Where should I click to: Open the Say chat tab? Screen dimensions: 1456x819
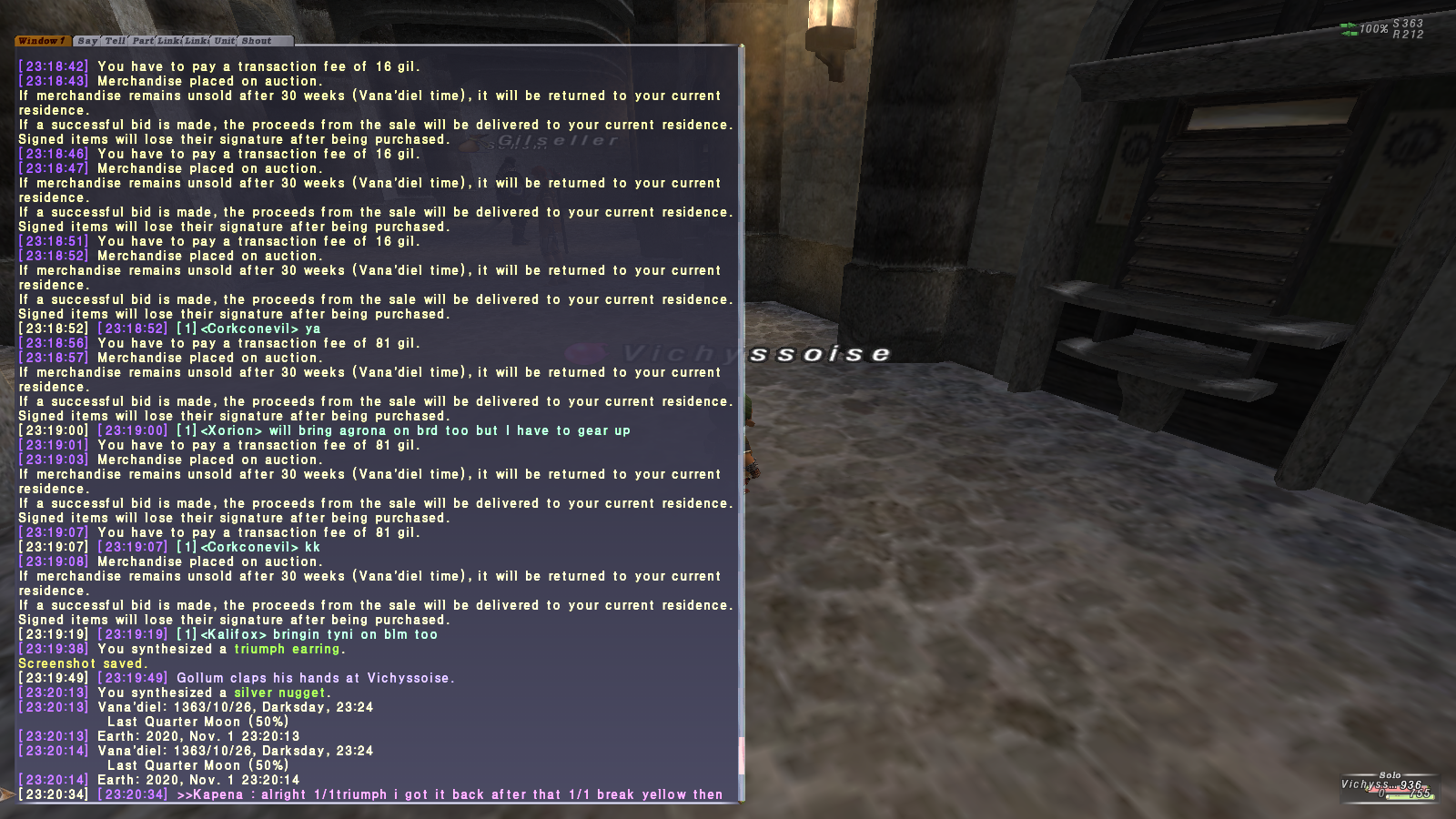tap(87, 41)
